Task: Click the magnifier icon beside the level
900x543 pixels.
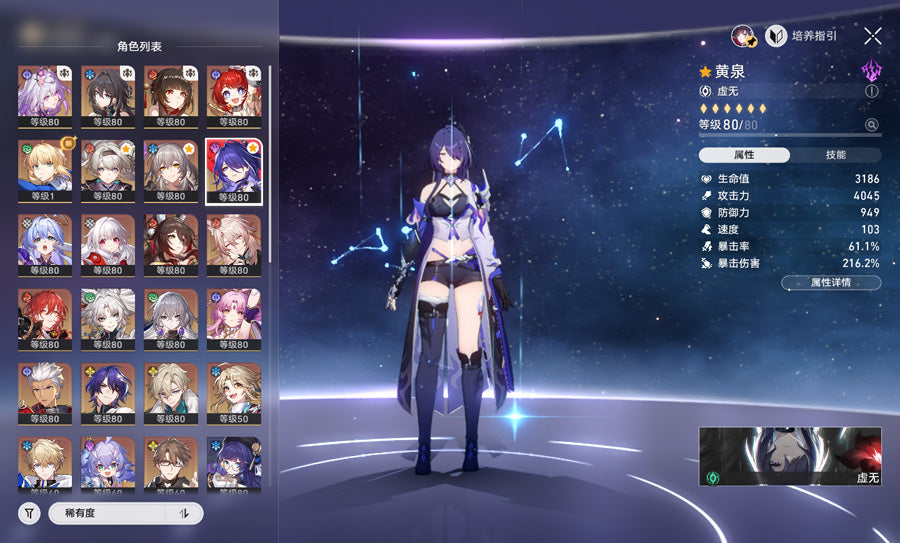Action: (871, 125)
